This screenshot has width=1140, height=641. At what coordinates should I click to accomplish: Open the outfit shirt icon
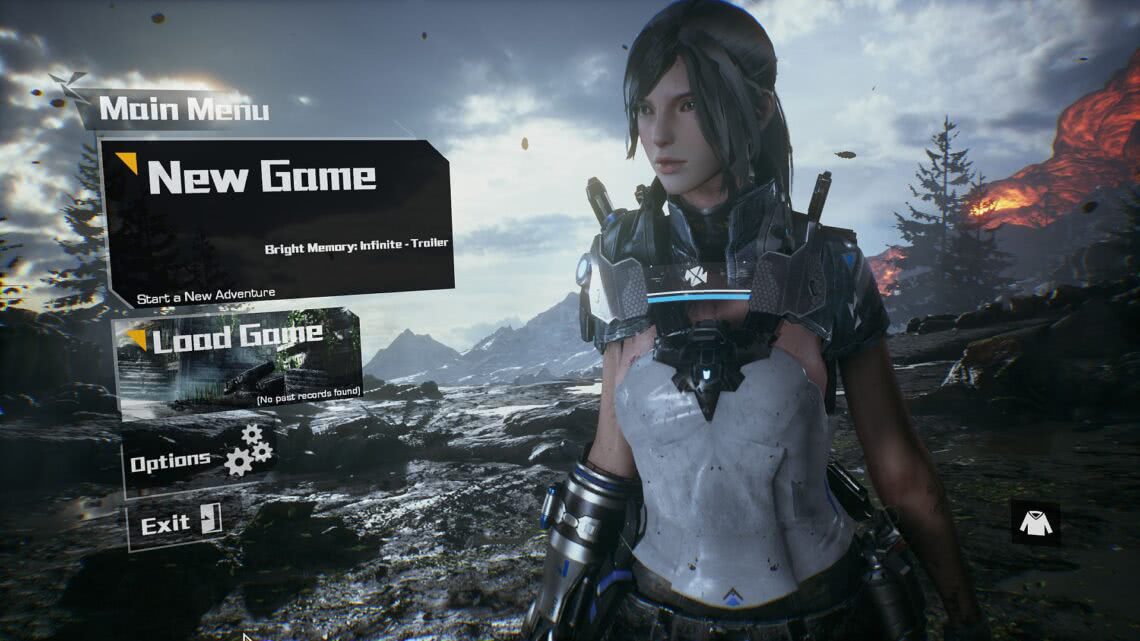[1035, 521]
